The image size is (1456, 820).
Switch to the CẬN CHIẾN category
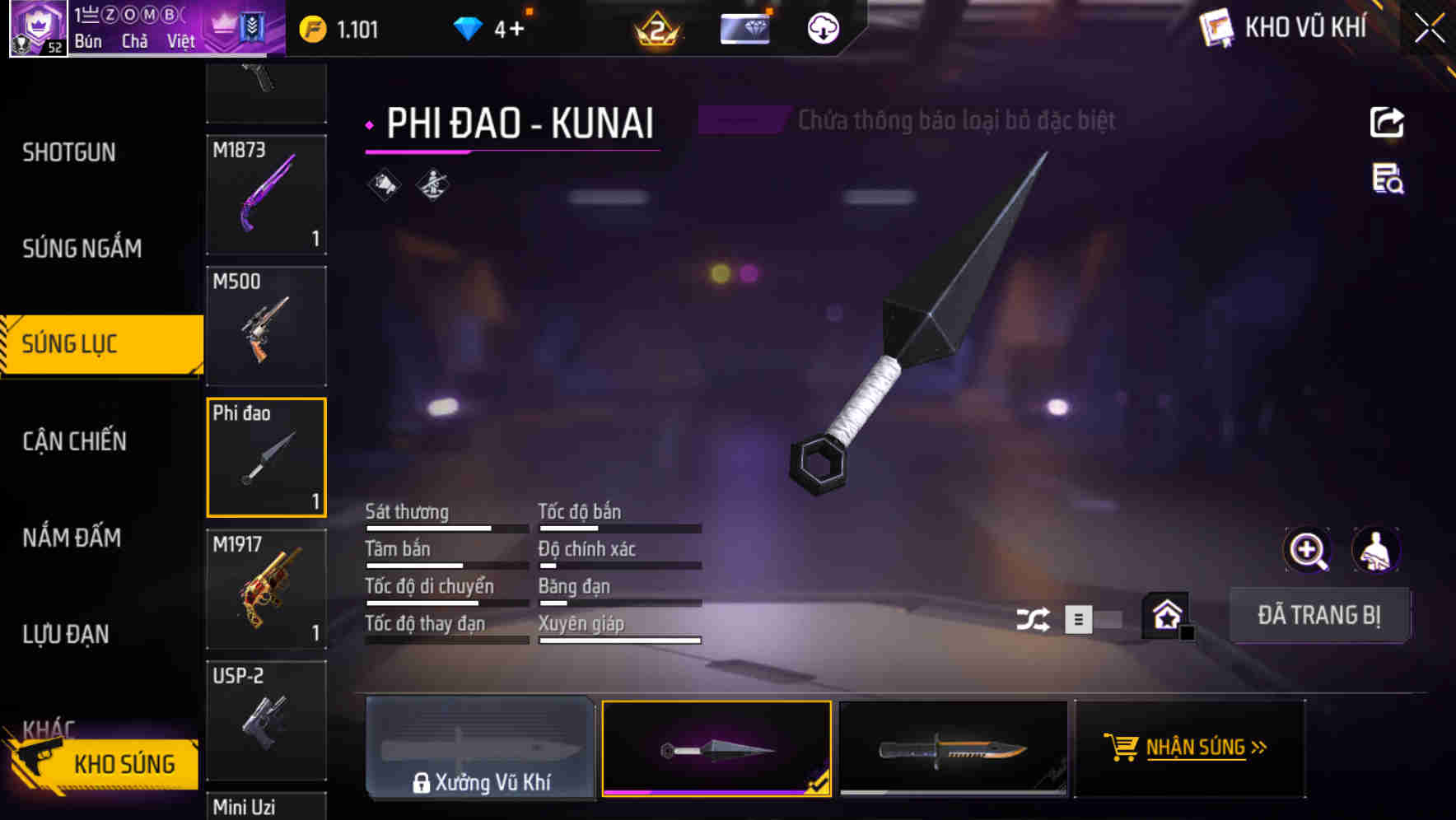coord(74,441)
